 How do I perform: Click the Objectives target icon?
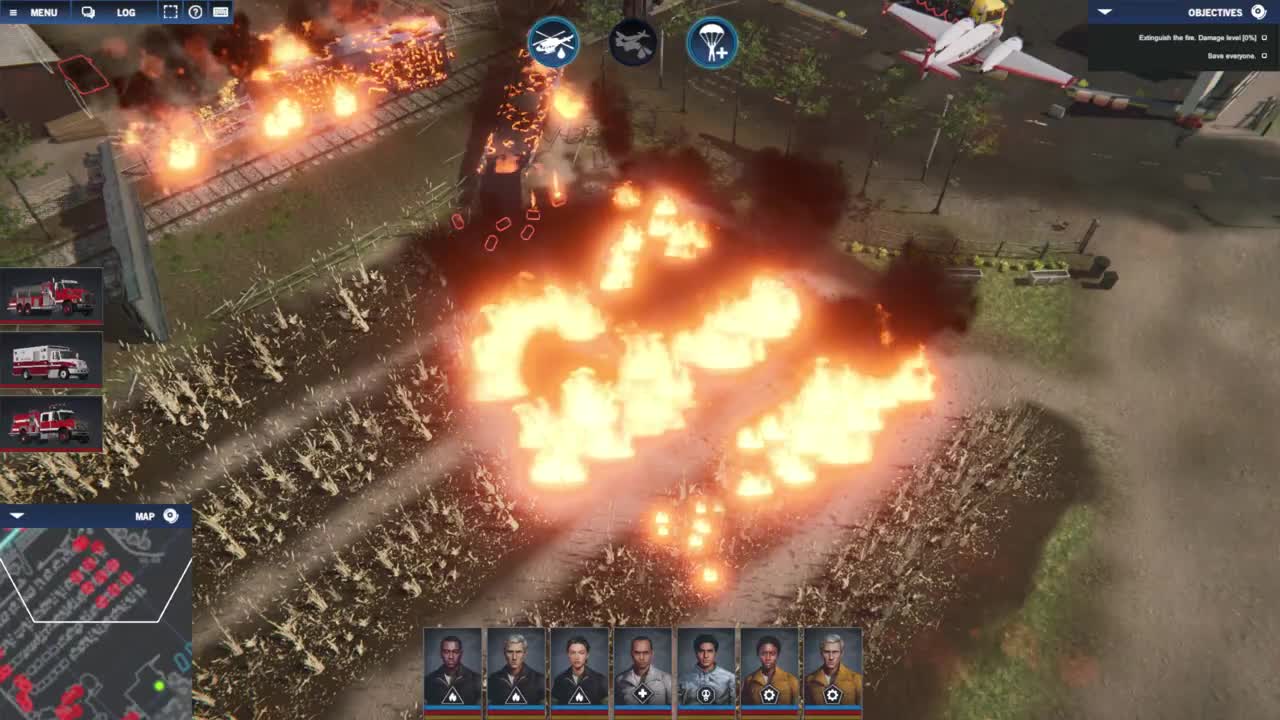(1259, 12)
